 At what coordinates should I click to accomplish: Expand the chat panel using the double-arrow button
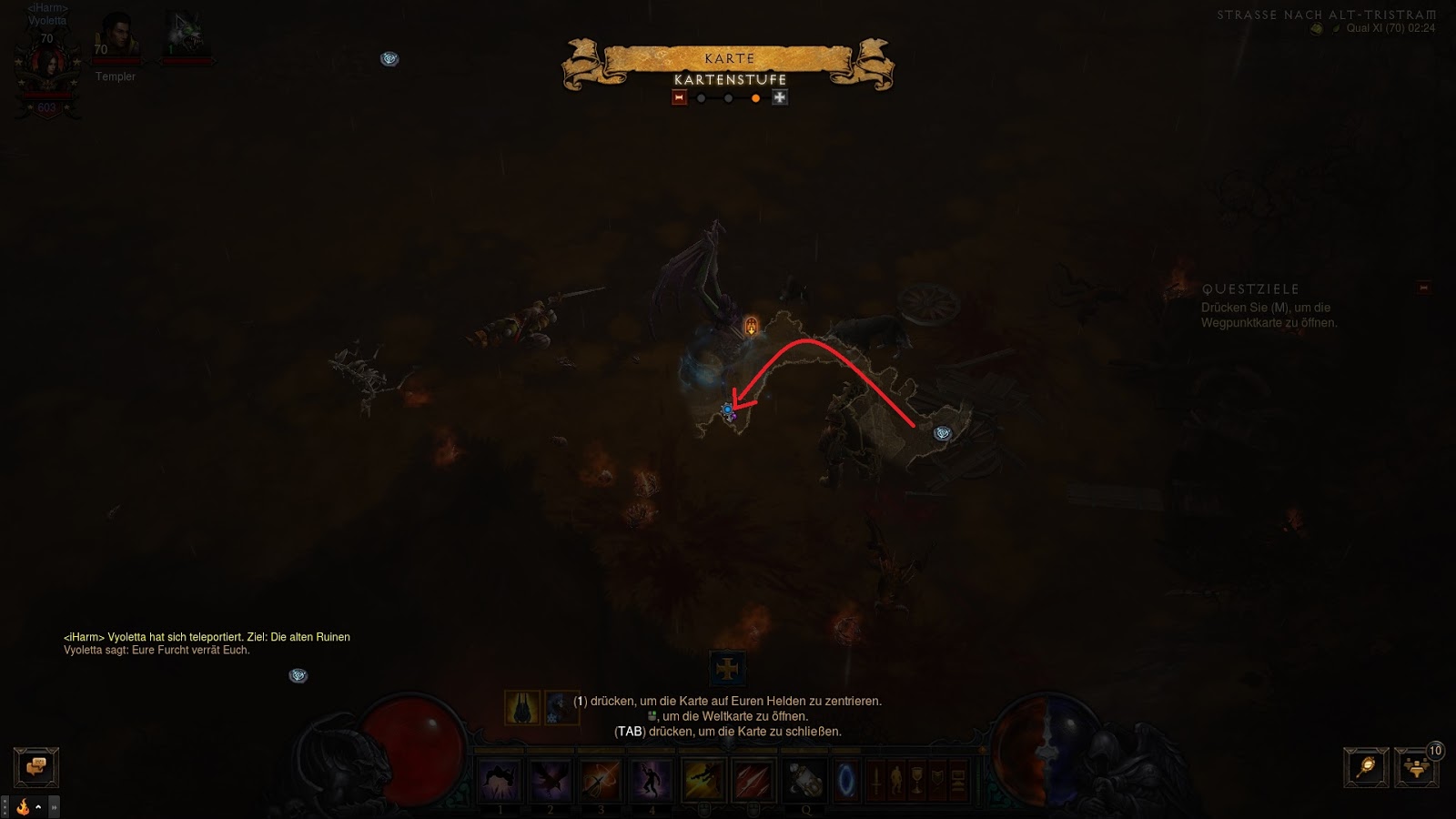(54, 807)
